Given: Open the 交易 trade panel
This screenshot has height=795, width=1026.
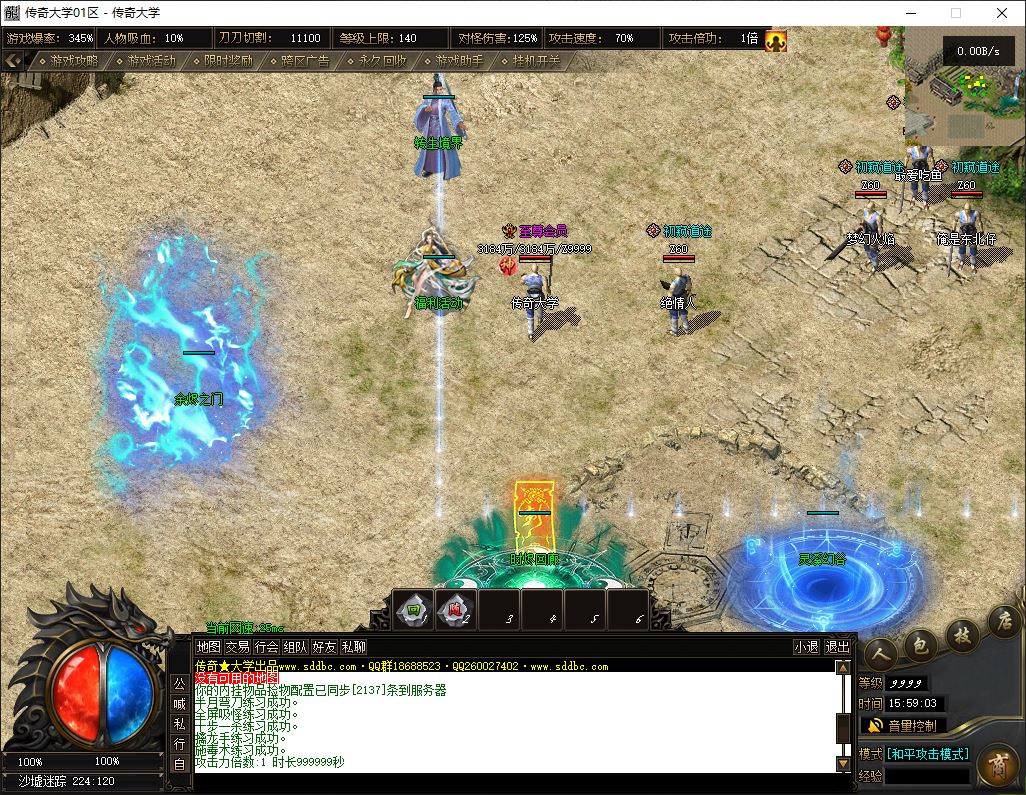Looking at the screenshot, I should point(237,647).
